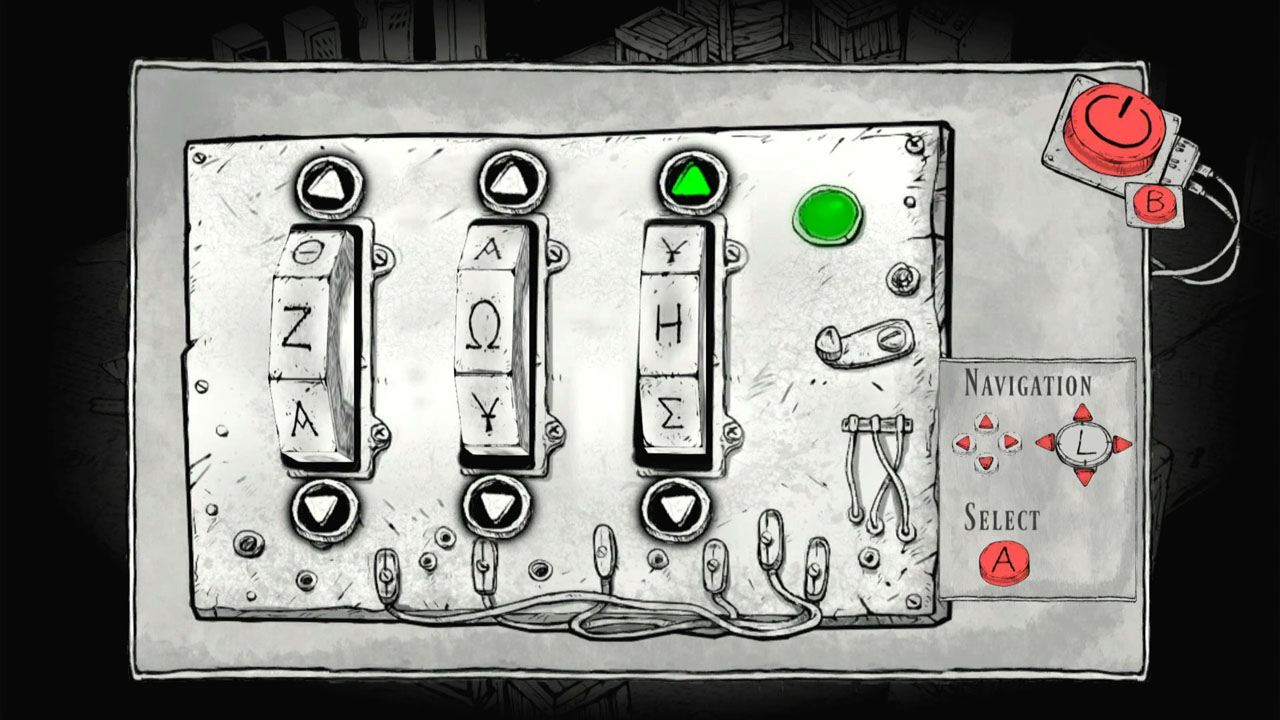Click the B button below the power switch

[1152, 205]
